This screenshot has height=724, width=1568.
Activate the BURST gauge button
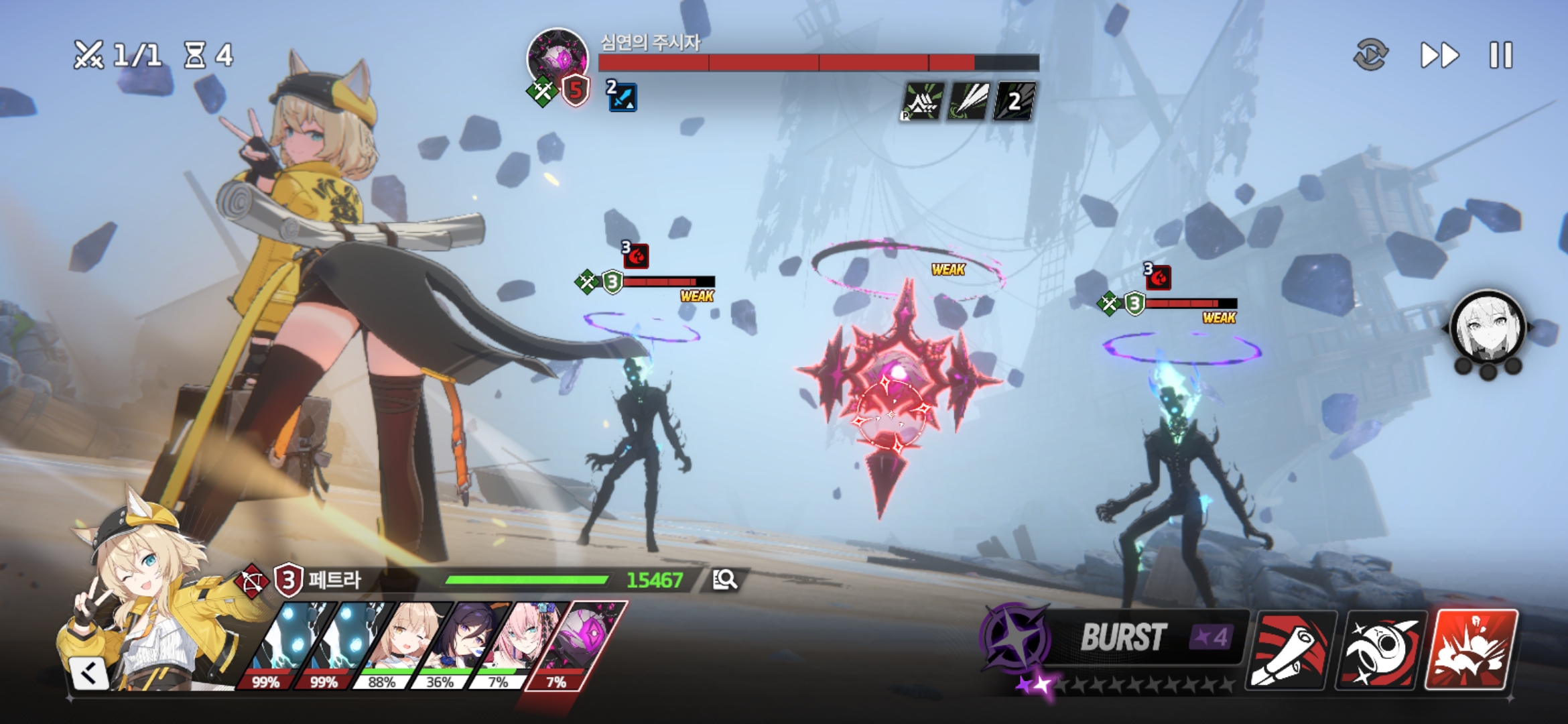click(1112, 637)
